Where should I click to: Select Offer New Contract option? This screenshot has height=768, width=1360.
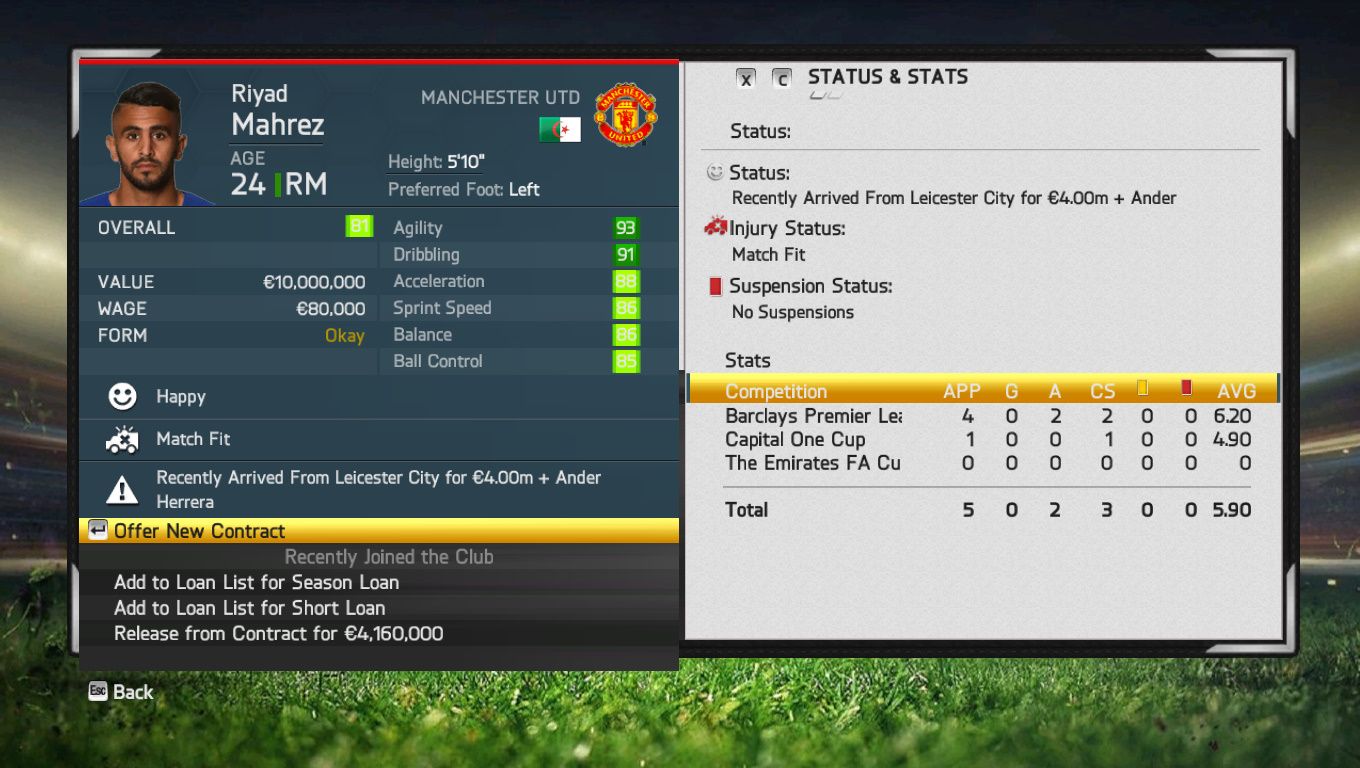coord(200,531)
